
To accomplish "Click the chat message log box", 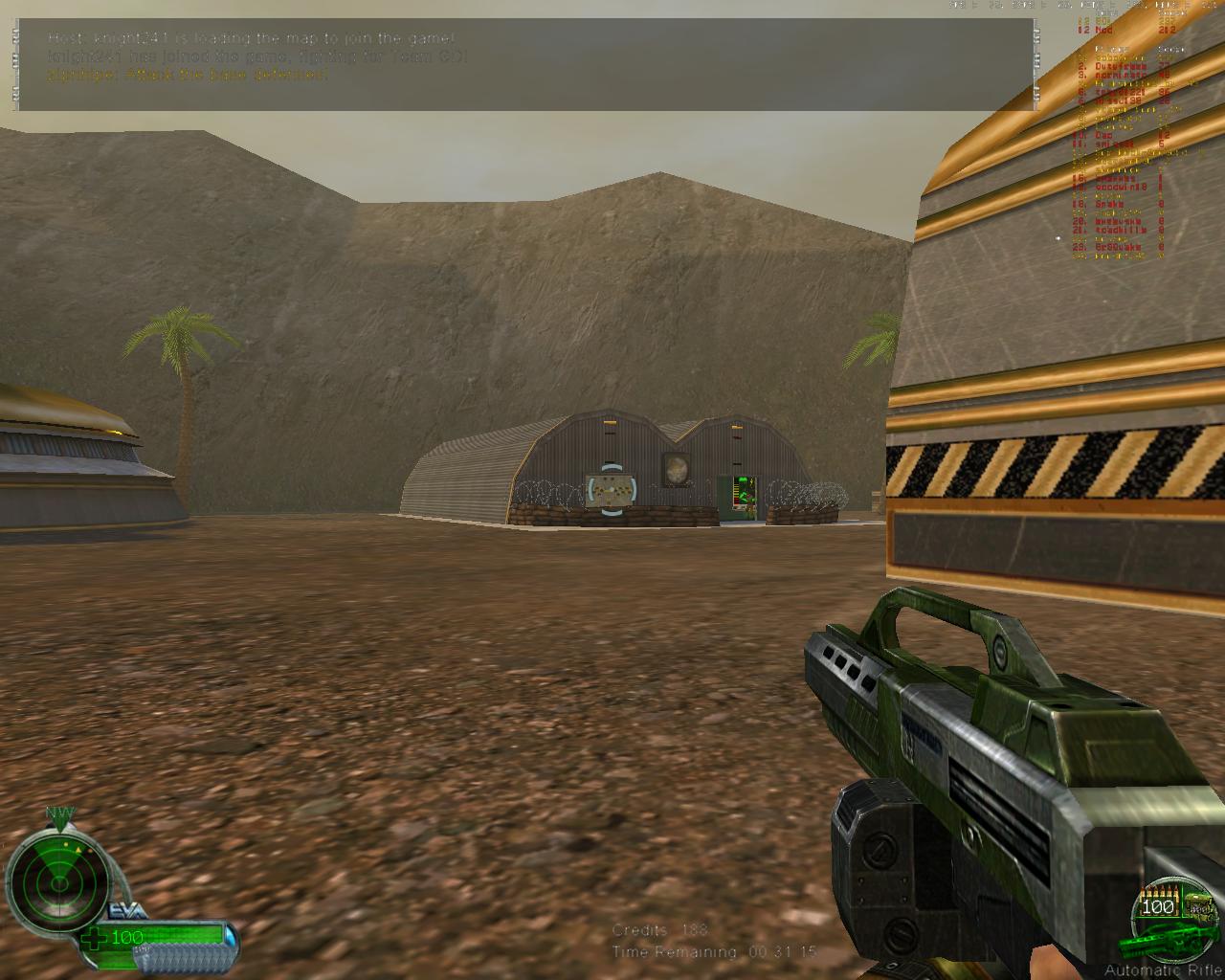I will (x=525, y=64).
